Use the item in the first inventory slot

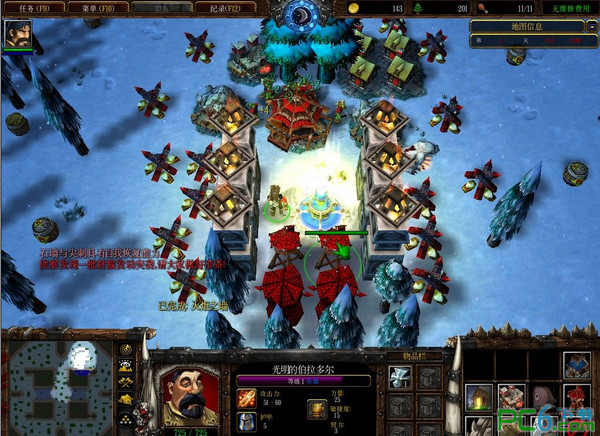tap(400, 378)
